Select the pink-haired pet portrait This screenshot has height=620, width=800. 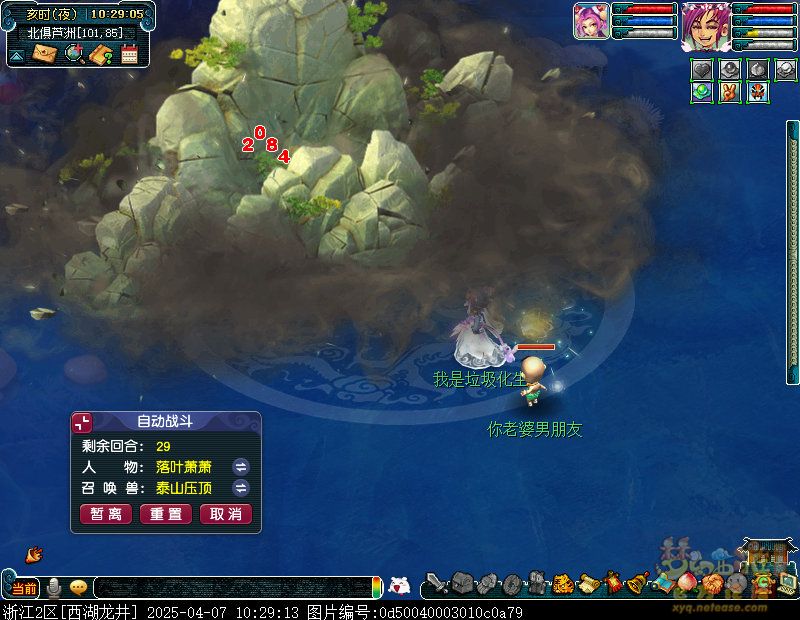(x=591, y=22)
